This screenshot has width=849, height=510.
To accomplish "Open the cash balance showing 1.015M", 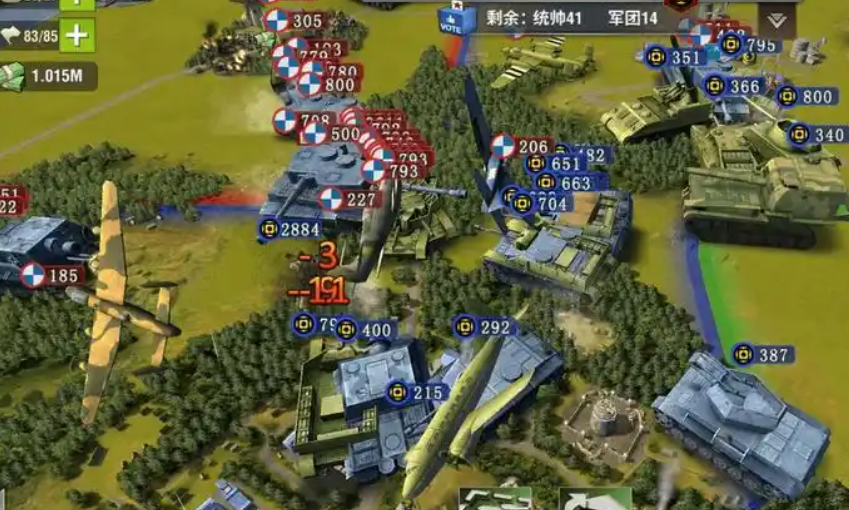I will click(x=48, y=75).
